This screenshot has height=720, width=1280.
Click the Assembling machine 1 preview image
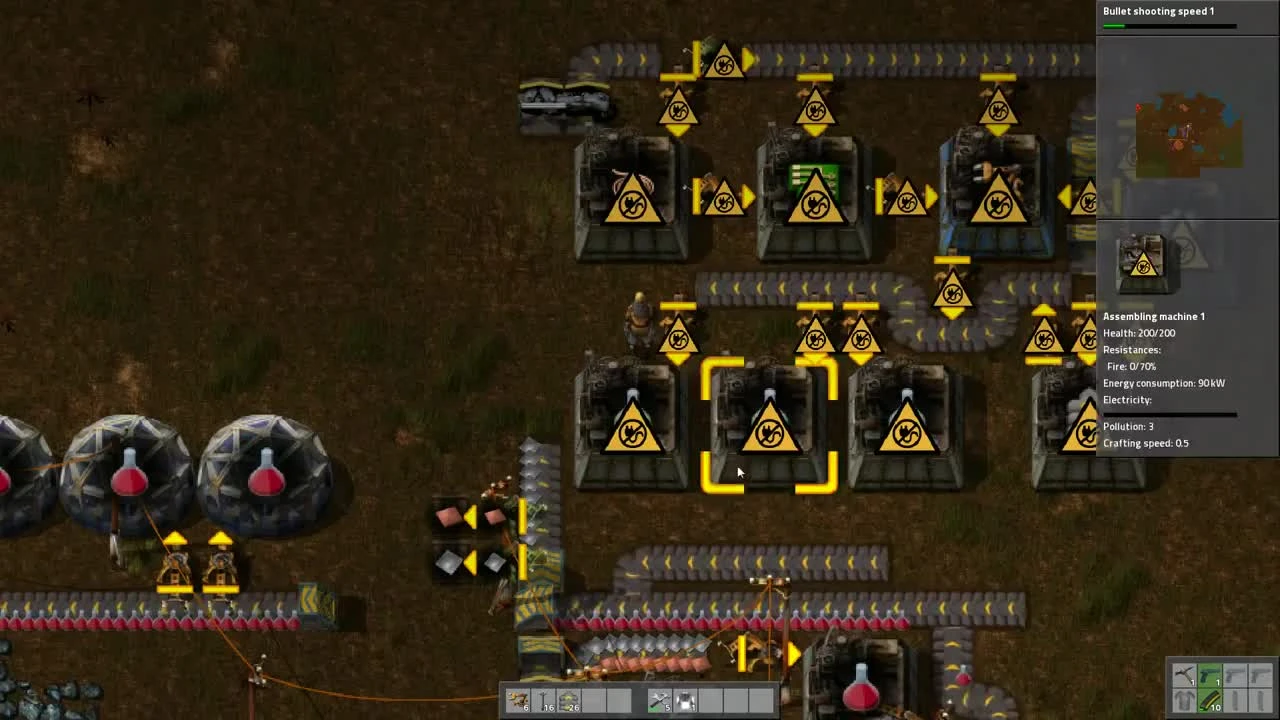point(1143,261)
